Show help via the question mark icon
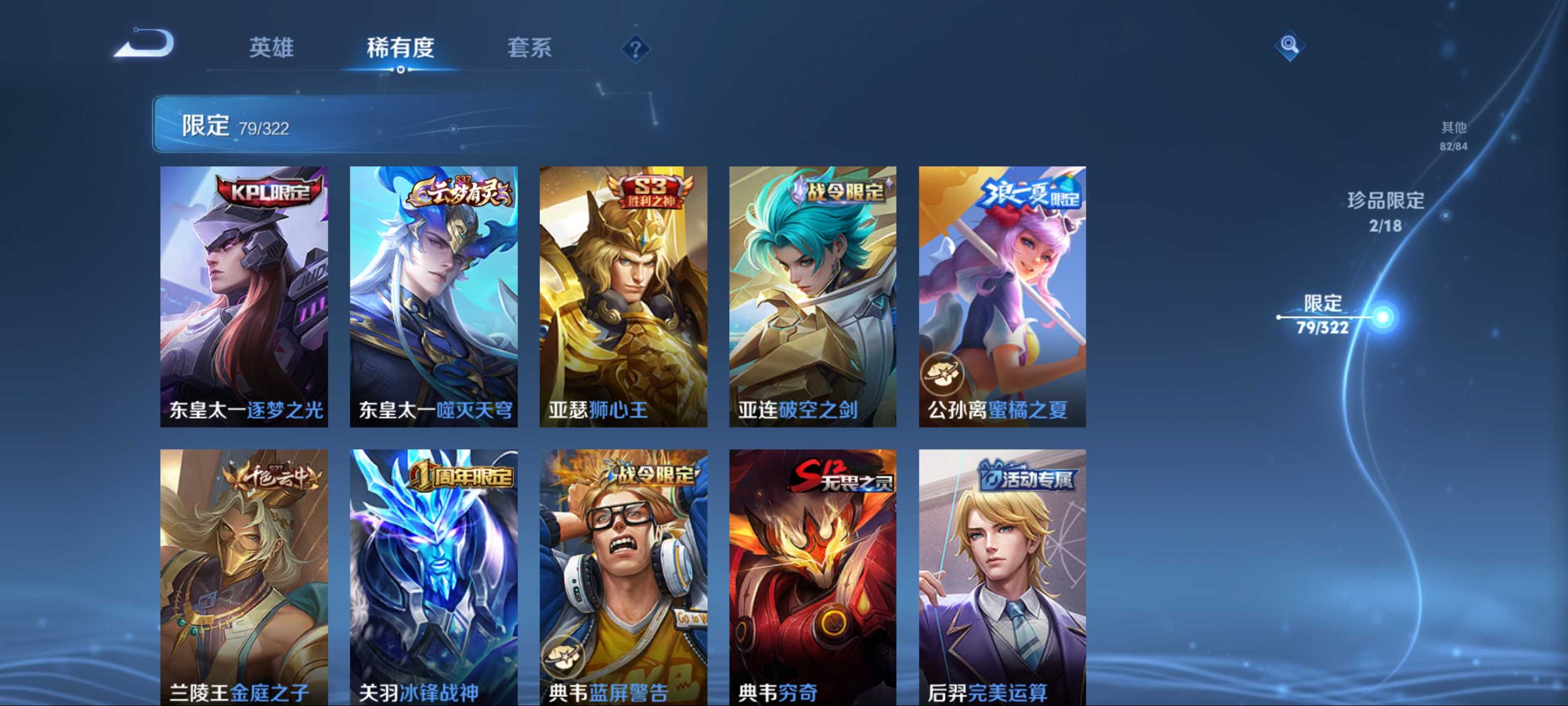 (635, 49)
